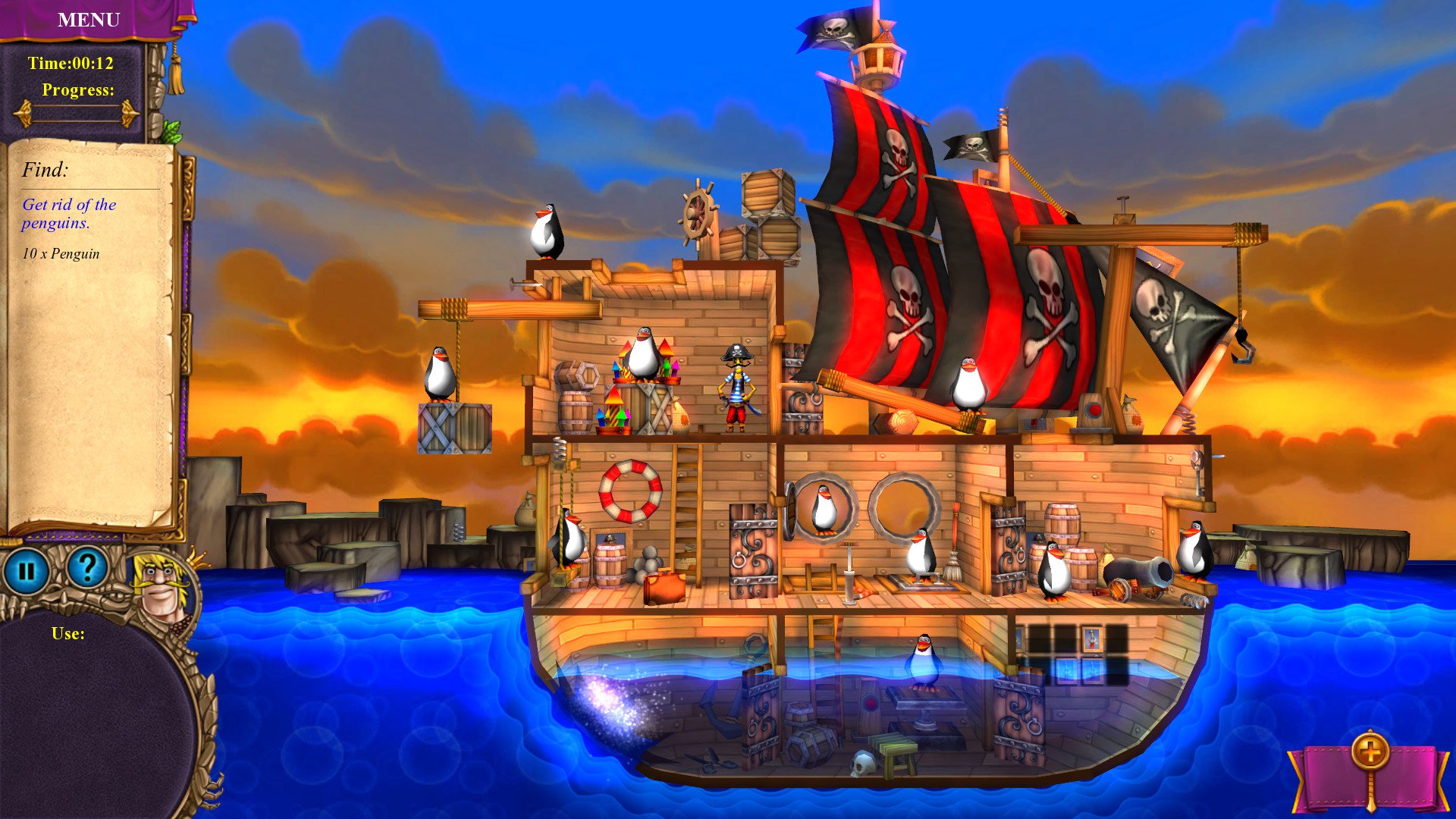Select the '10 x Penguin' objective entry

pyautogui.click(x=61, y=254)
